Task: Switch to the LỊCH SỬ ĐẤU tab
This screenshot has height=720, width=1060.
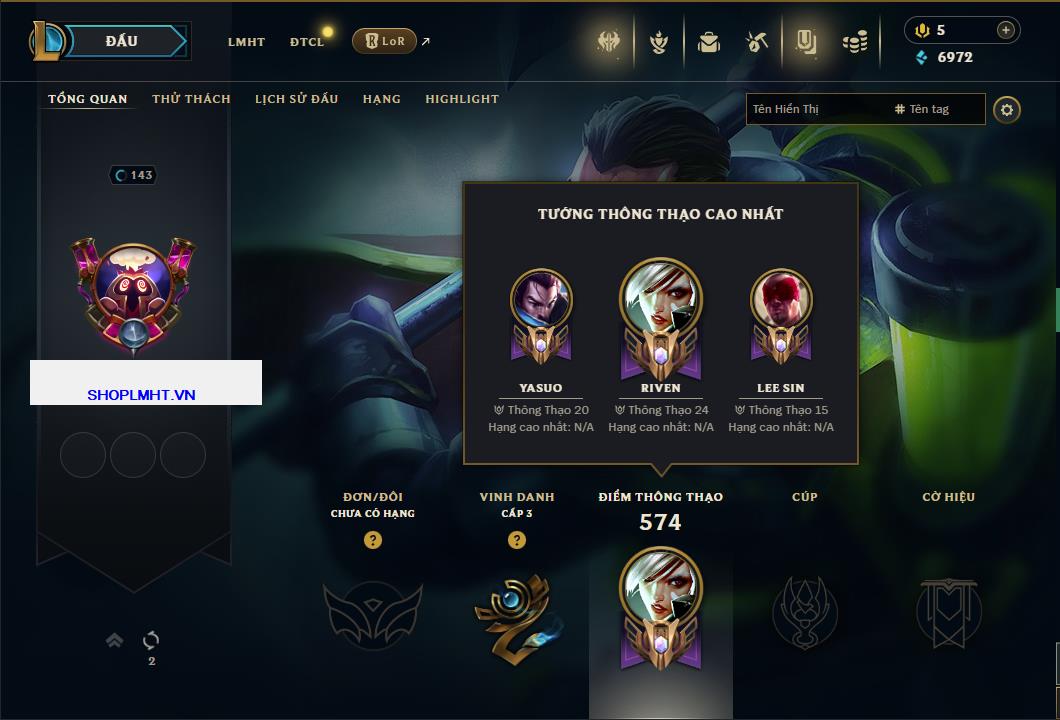Action: (x=296, y=99)
